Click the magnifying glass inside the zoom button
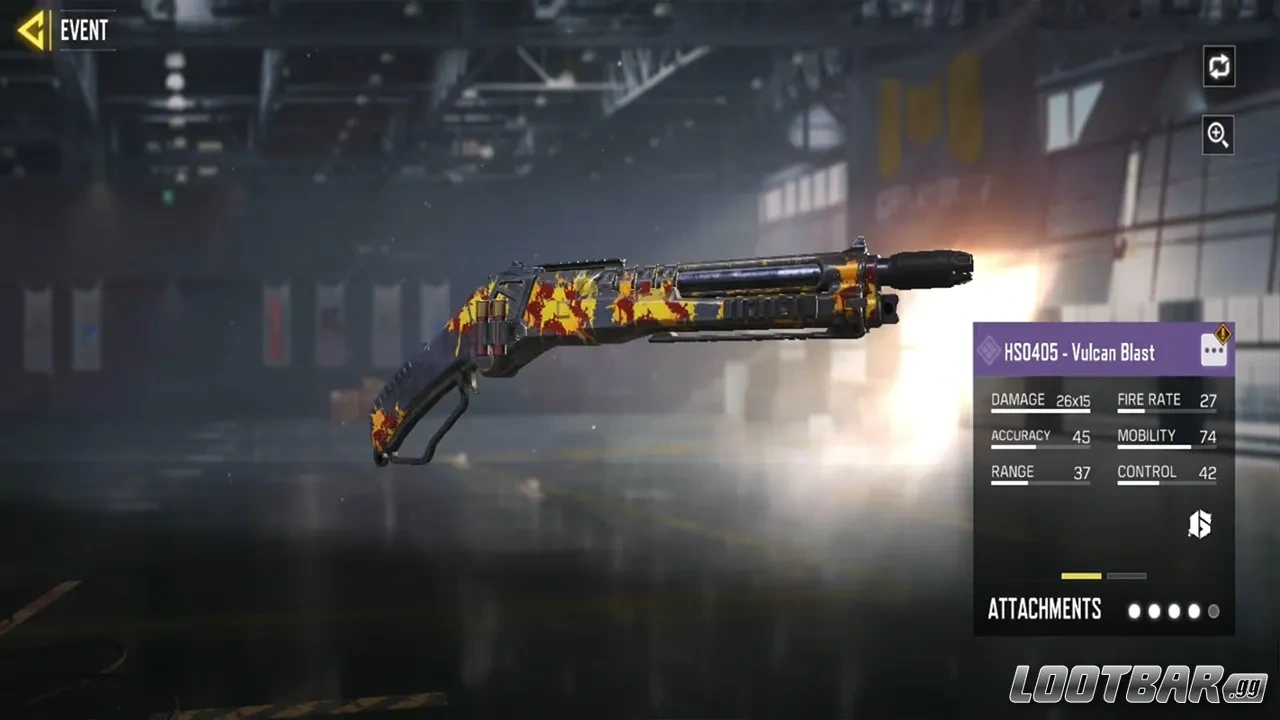This screenshot has width=1280, height=720. pos(1218,136)
